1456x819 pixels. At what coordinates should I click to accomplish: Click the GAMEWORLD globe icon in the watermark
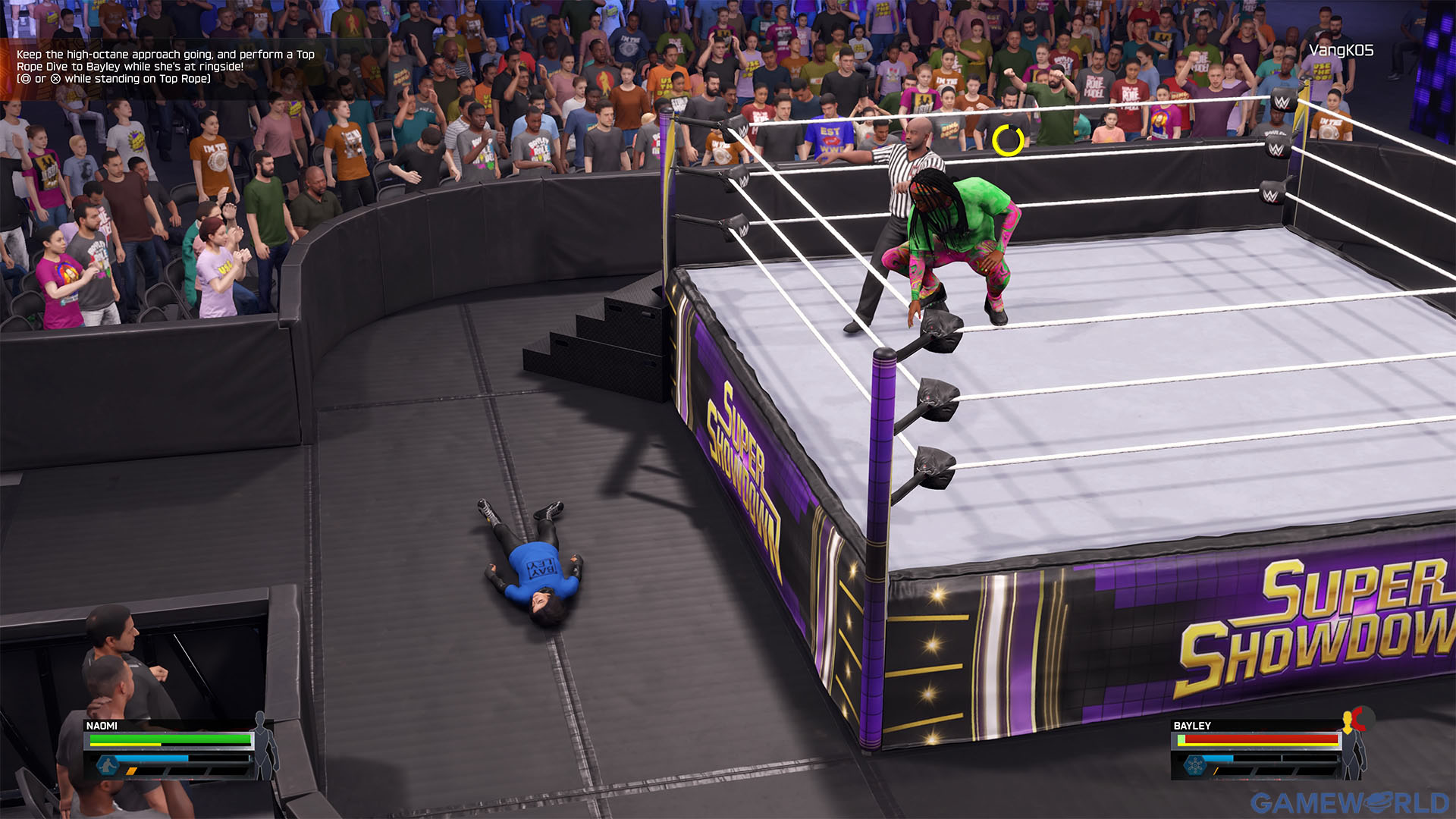pos(1378,802)
